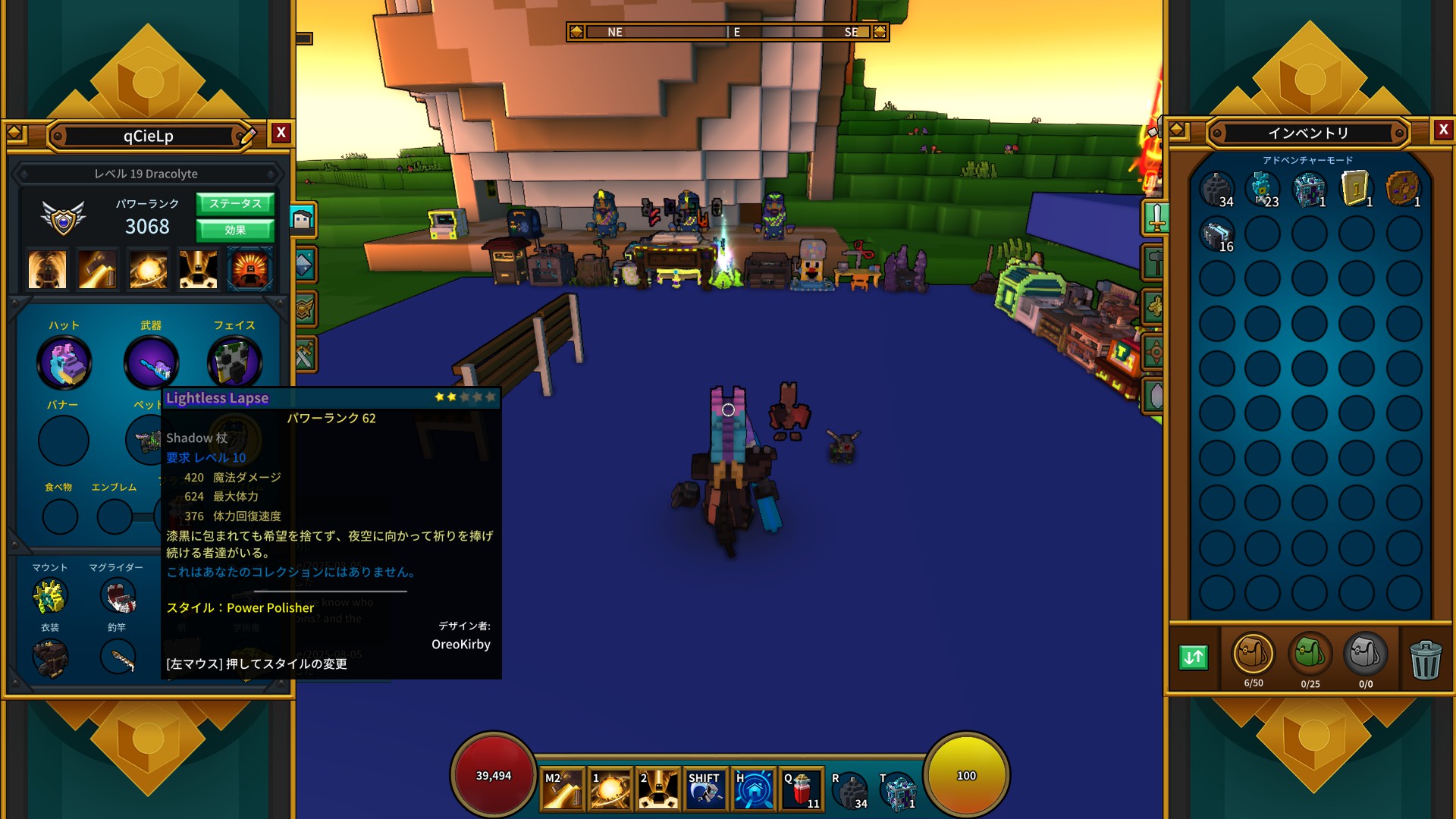Open the ステータス stats view
Image resolution: width=1456 pixels, height=819 pixels.
(235, 203)
